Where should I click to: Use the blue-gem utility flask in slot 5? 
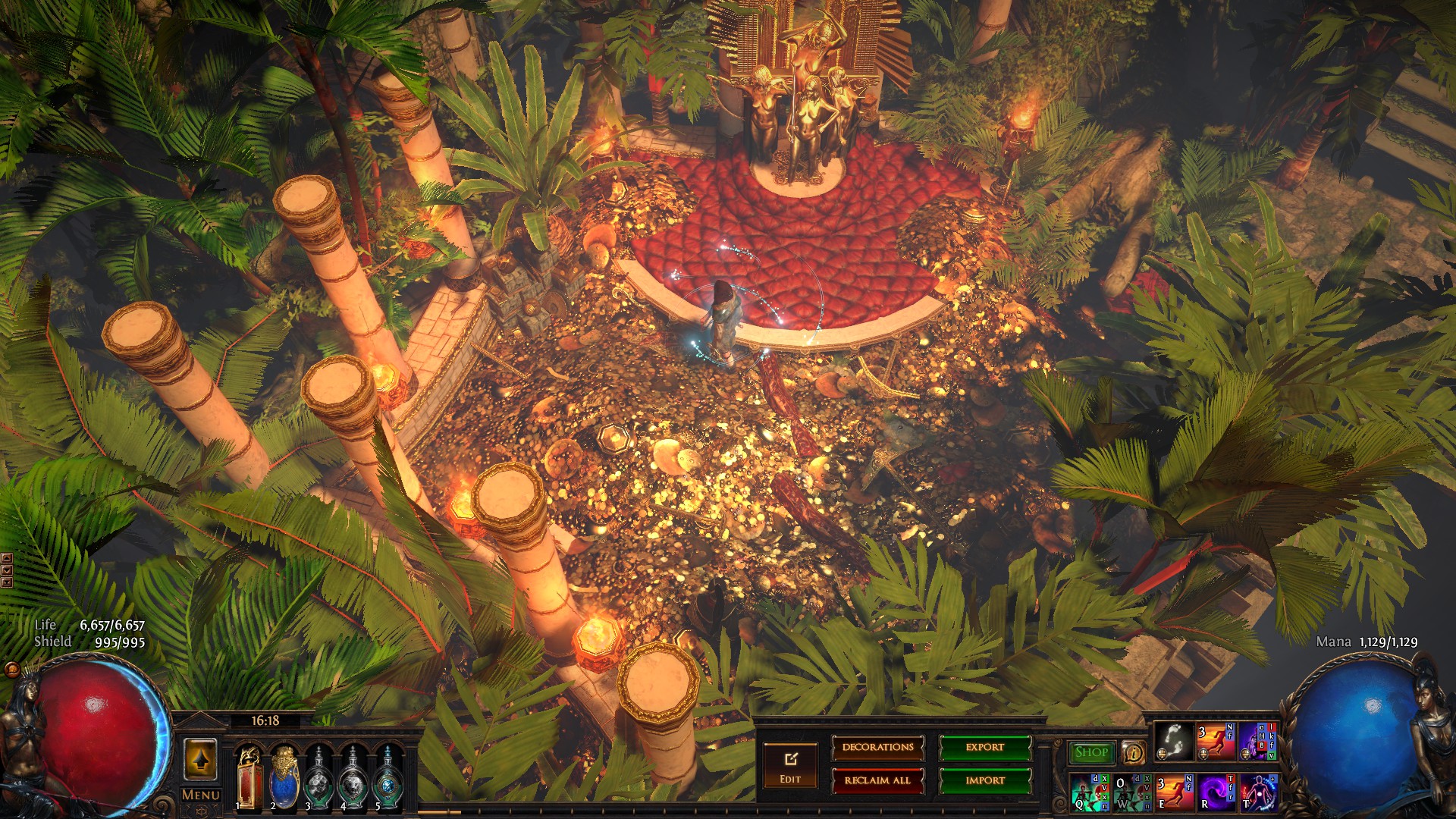click(x=388, y=778)
